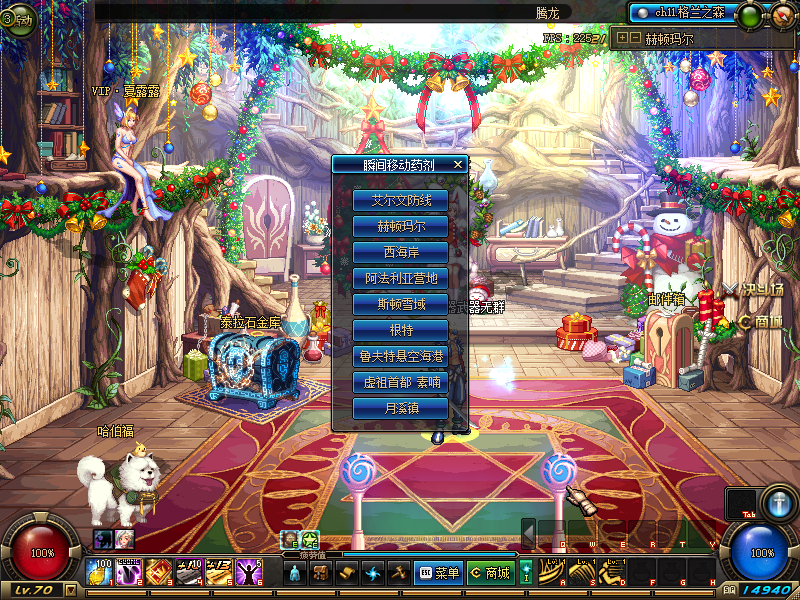The height and width of the screenshot is (600, 800).
Task: Use the yellow potion in quick slot 1
Action: (x=99, y=572)
